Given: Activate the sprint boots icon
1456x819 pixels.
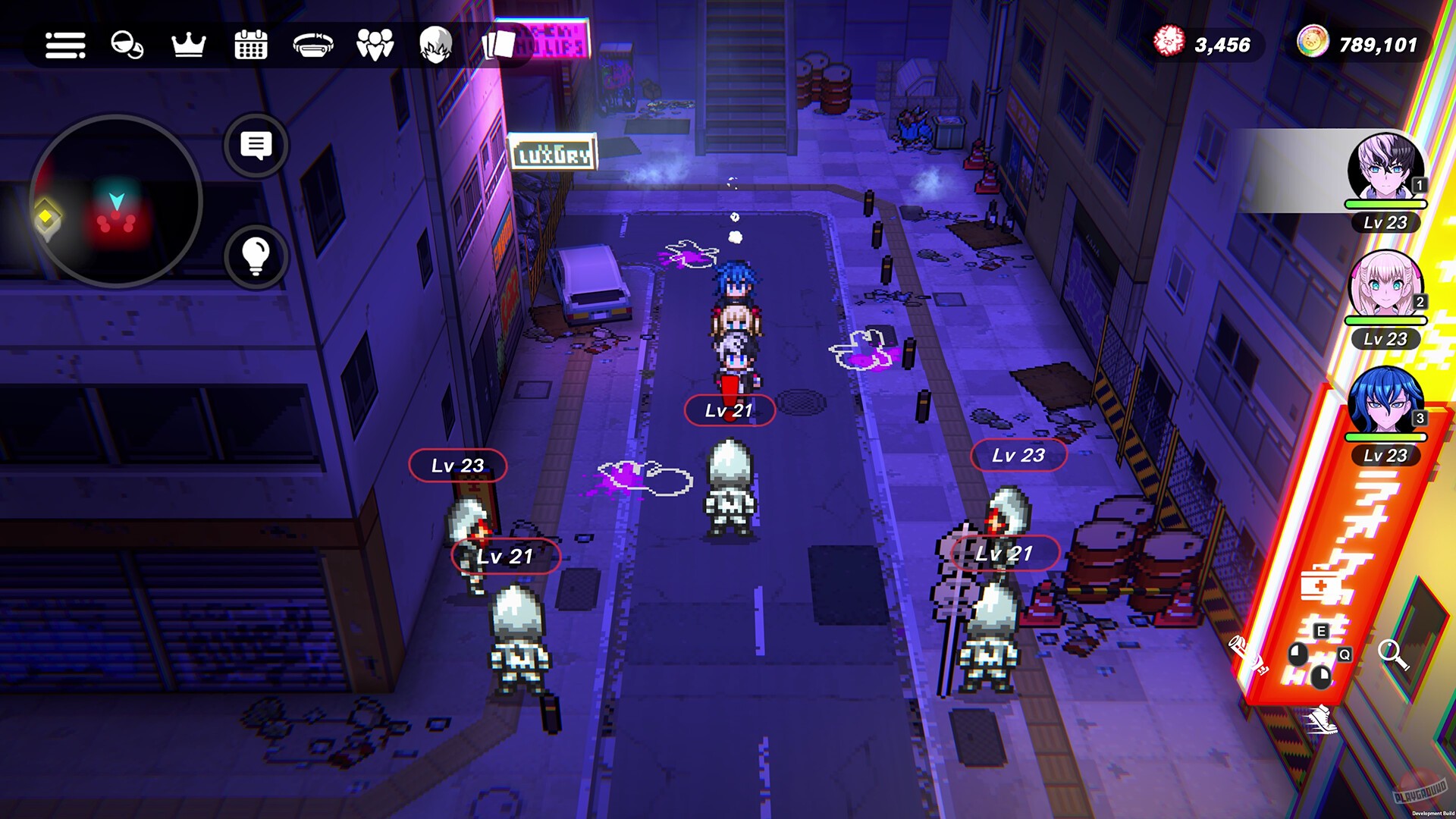Looking at the screenshot, I should click(1323, 720).
